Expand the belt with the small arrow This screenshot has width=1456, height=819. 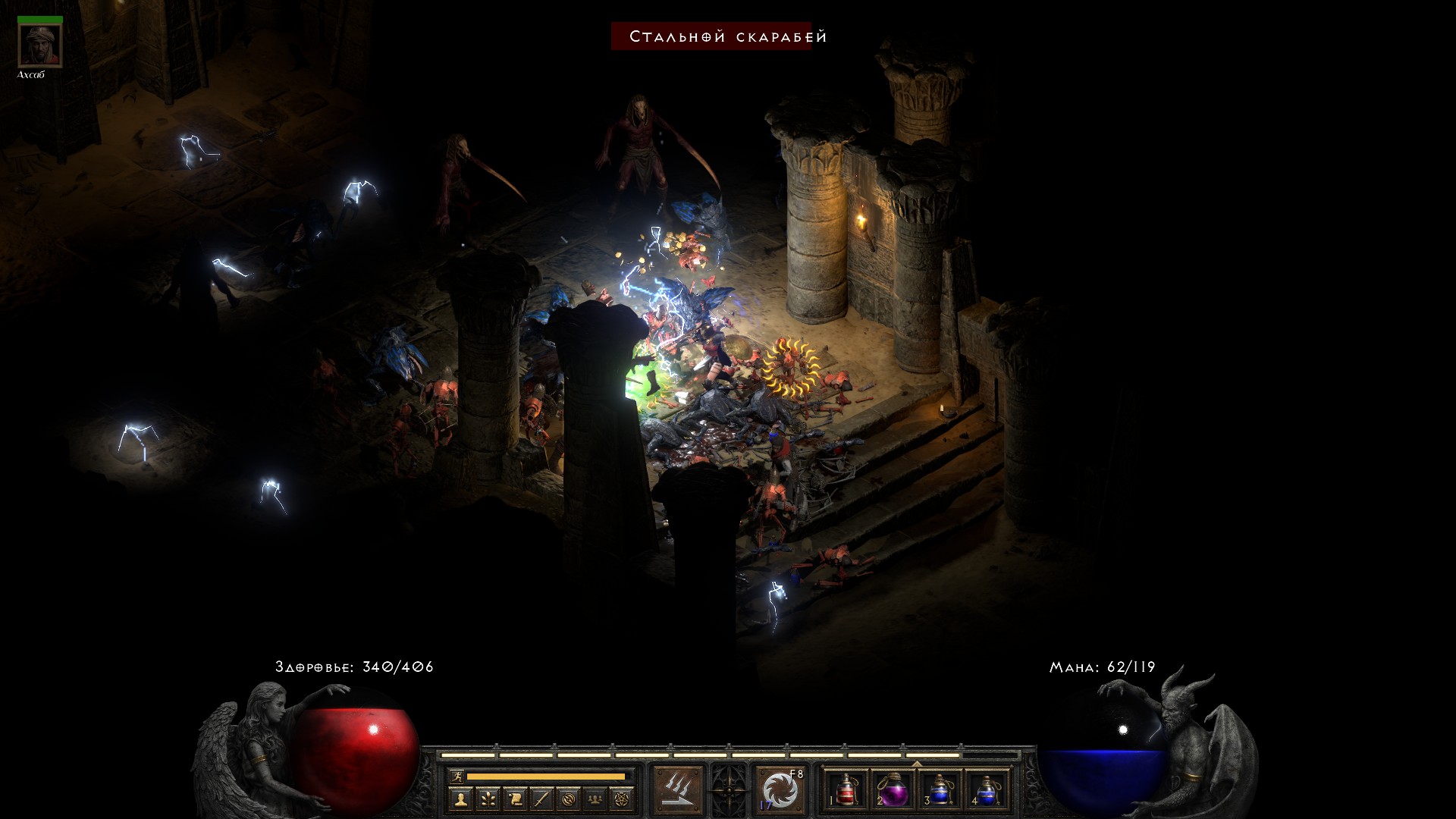click(x=917, y=764)
